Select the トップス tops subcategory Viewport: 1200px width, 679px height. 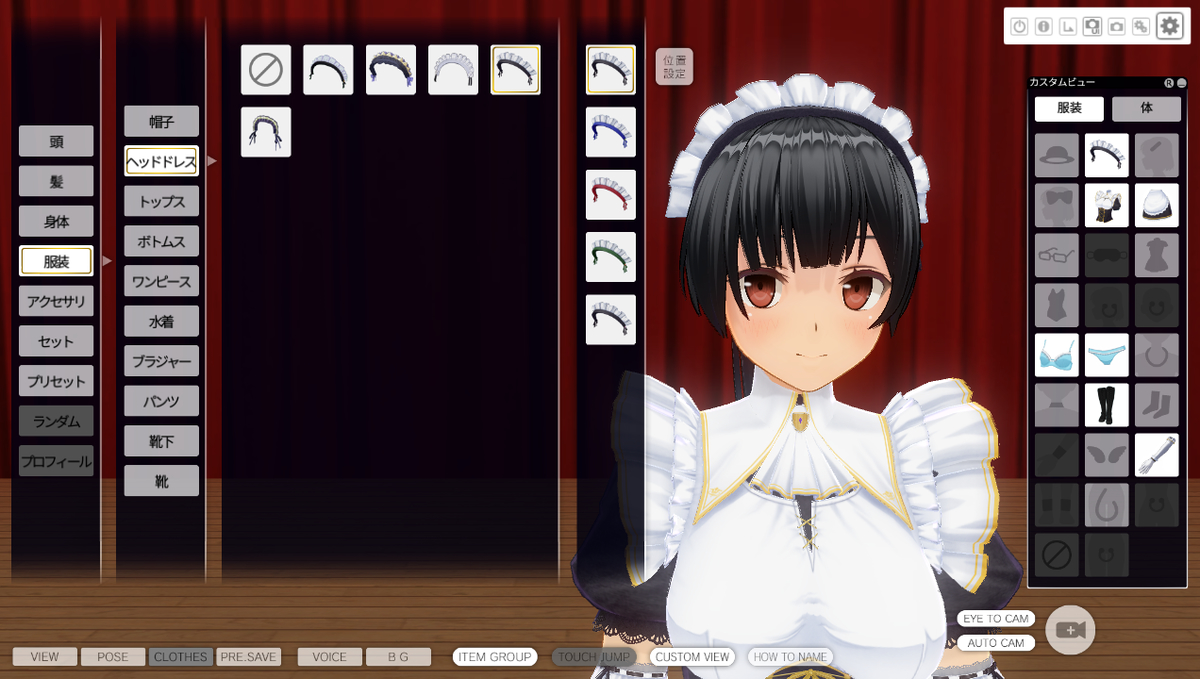[x=161, y=201]
